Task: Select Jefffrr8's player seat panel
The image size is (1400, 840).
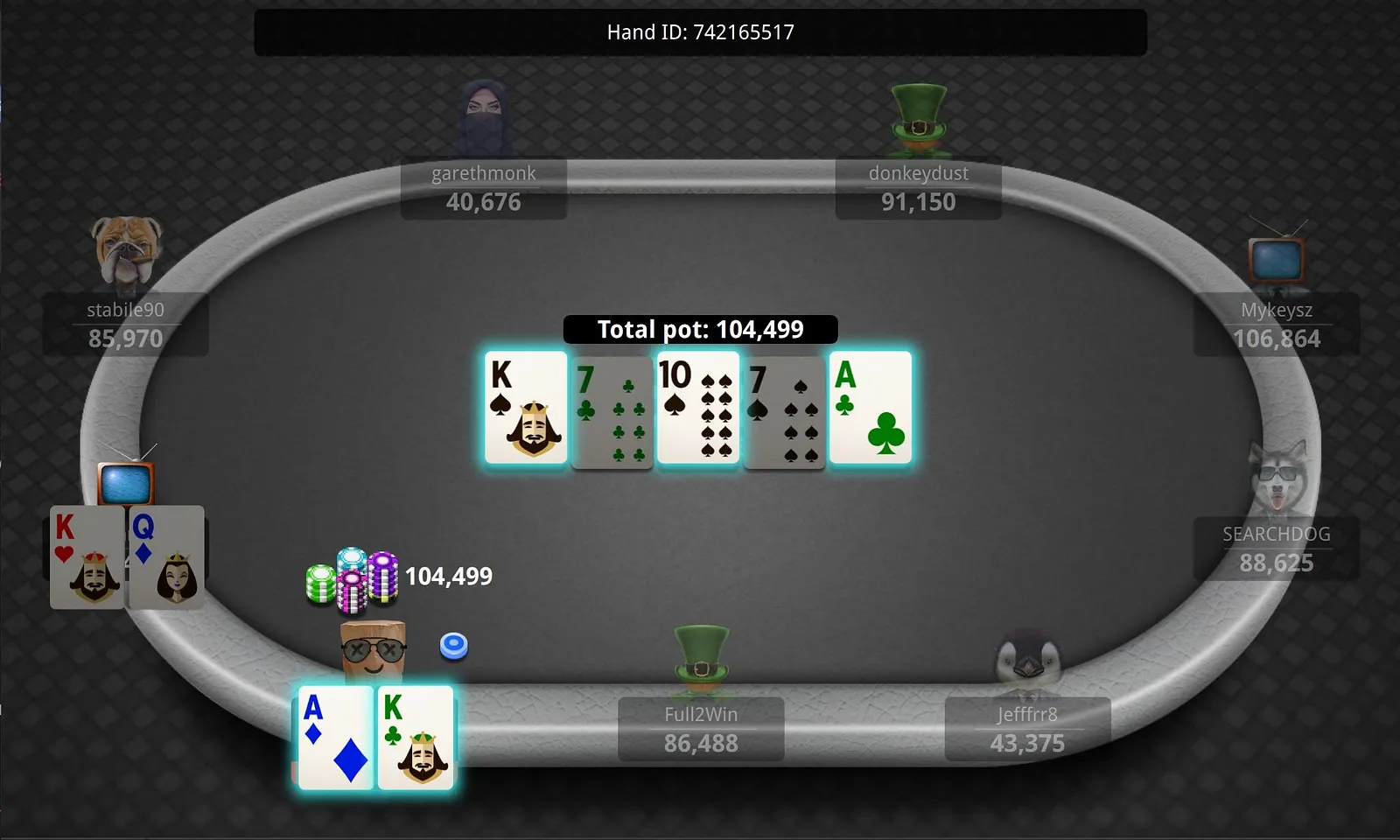Action: point(1027,729)
